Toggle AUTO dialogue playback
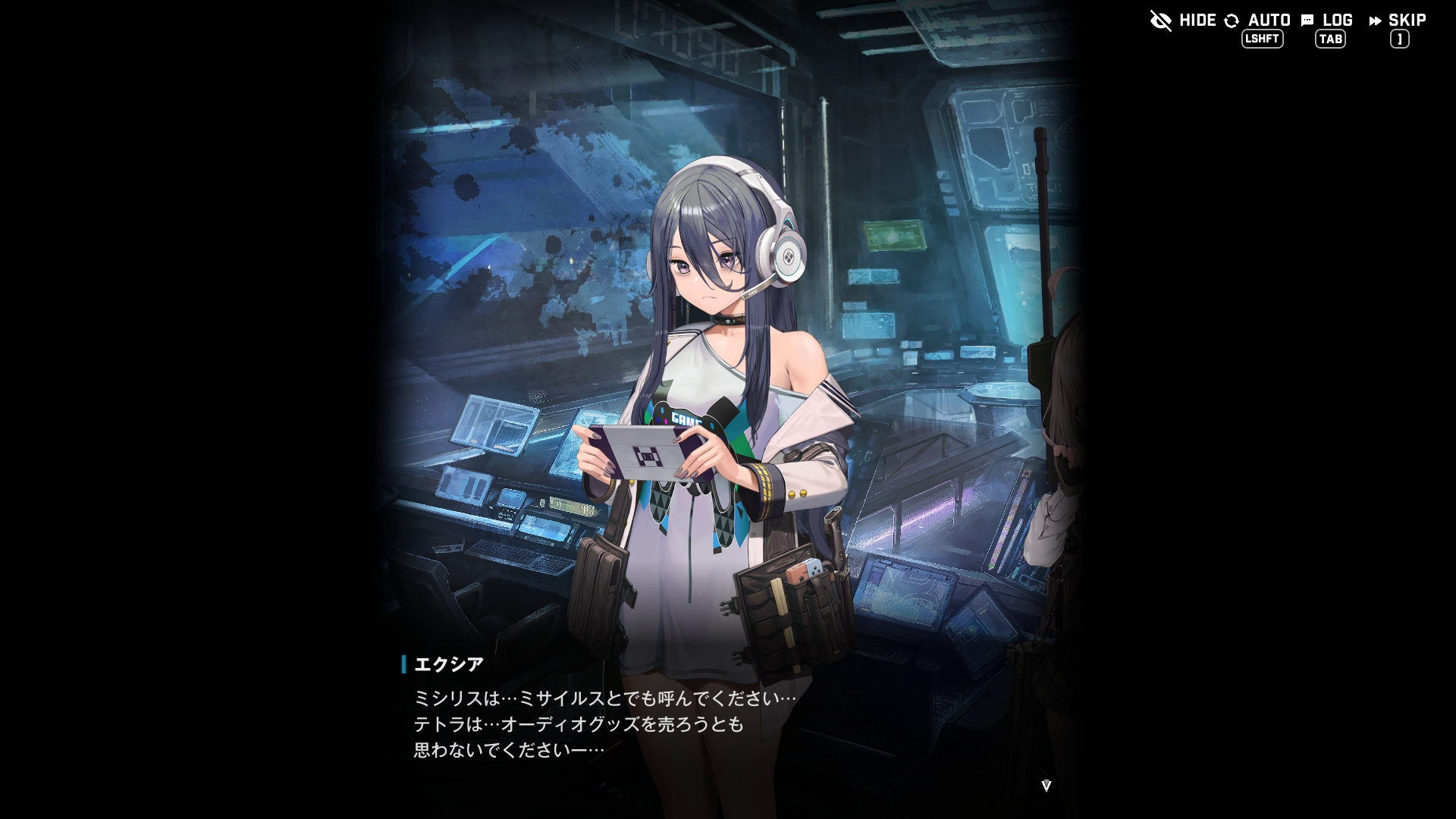The width and height of the screenshot is (1456, 819). tap(1258, 20)
